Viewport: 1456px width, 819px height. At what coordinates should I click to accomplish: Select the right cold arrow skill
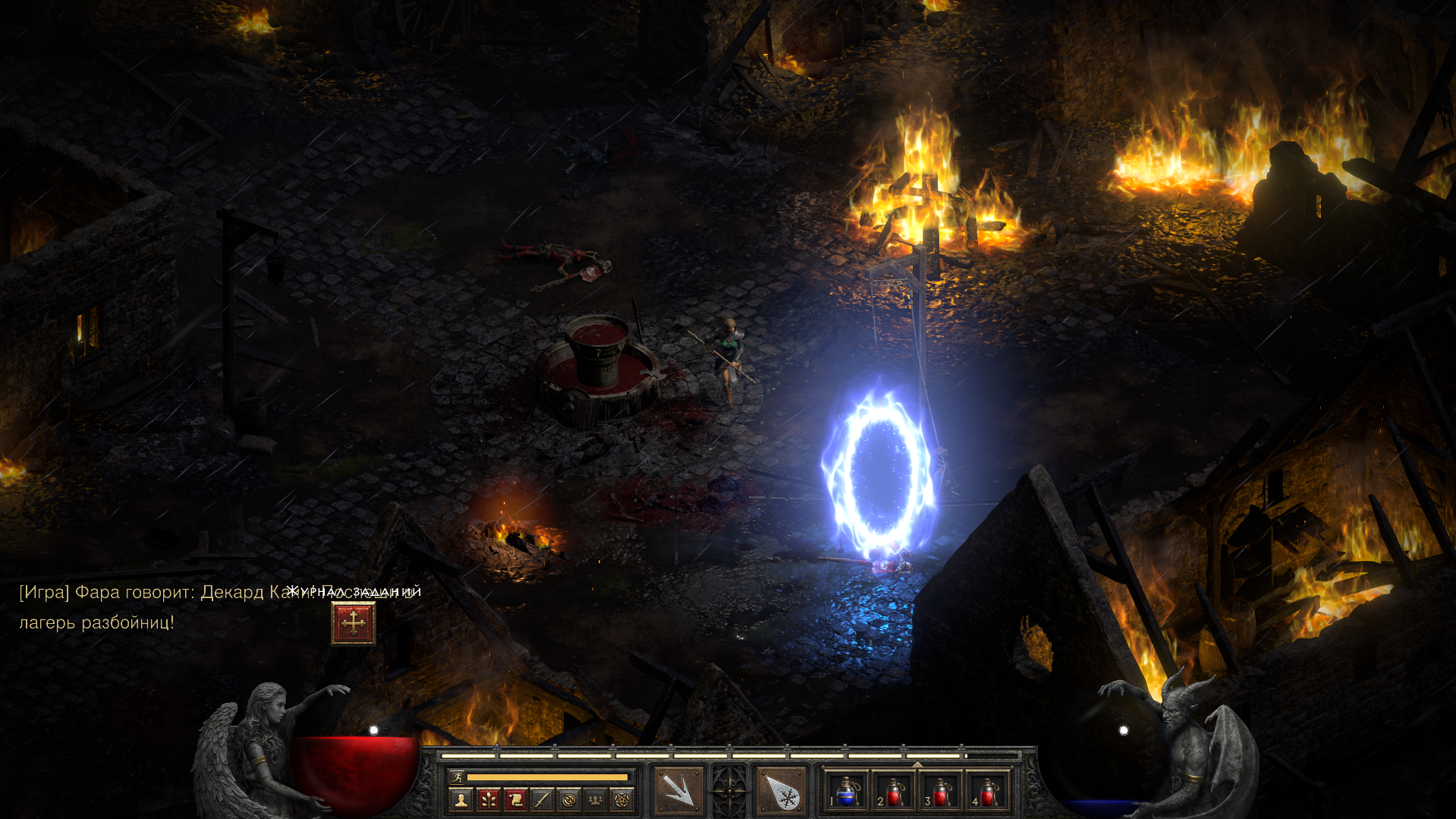(781, 791)
